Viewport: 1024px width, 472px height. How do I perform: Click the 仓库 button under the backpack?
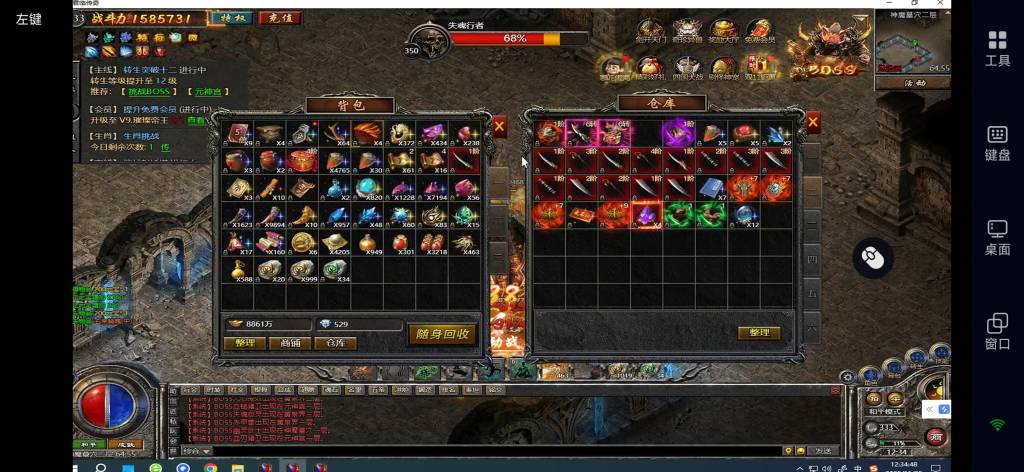pyautogui.click(x=335, y=343)
